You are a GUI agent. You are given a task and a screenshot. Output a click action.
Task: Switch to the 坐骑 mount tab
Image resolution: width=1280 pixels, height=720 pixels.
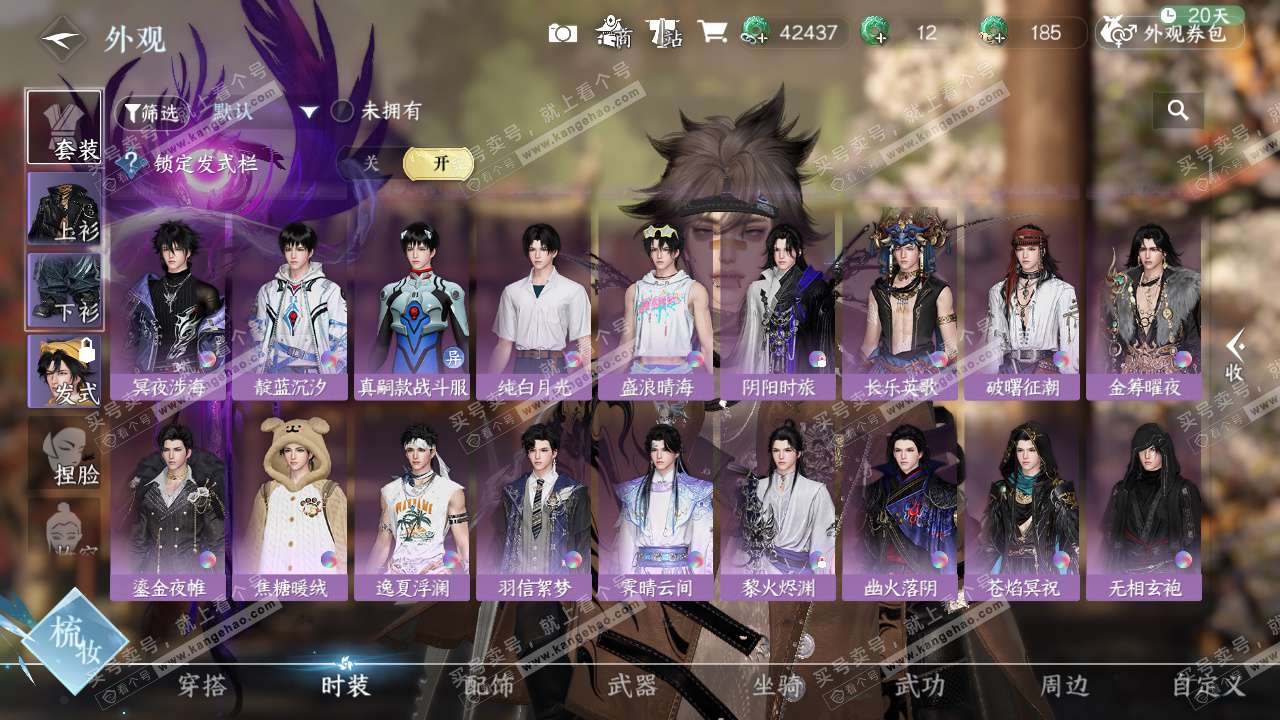pos(777,686)
